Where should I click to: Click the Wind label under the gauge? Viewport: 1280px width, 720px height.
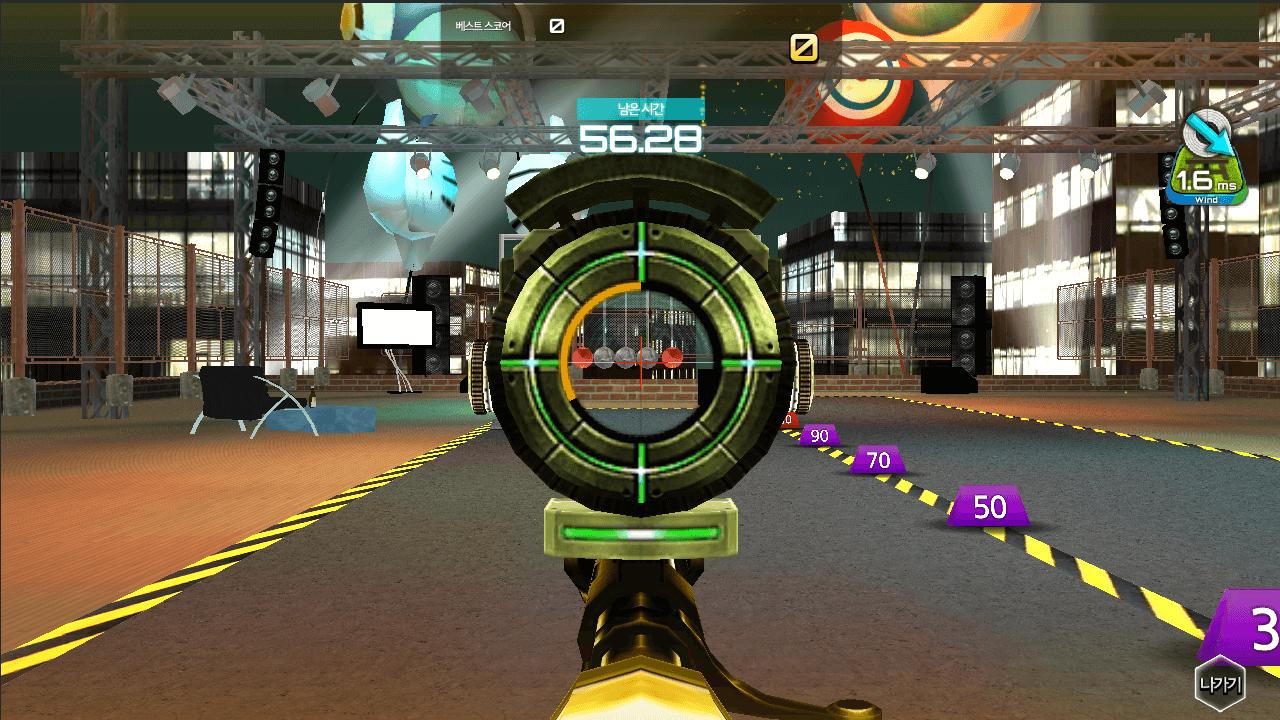1205,201
